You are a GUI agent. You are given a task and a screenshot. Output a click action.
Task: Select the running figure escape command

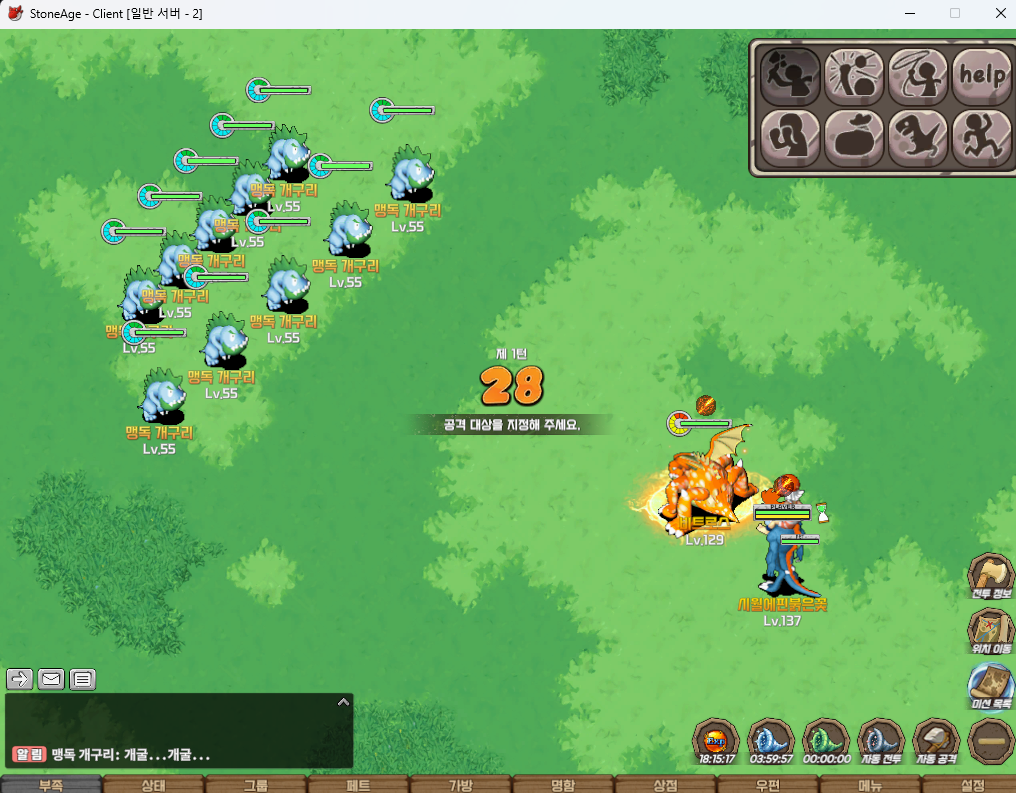click(981, 137)
